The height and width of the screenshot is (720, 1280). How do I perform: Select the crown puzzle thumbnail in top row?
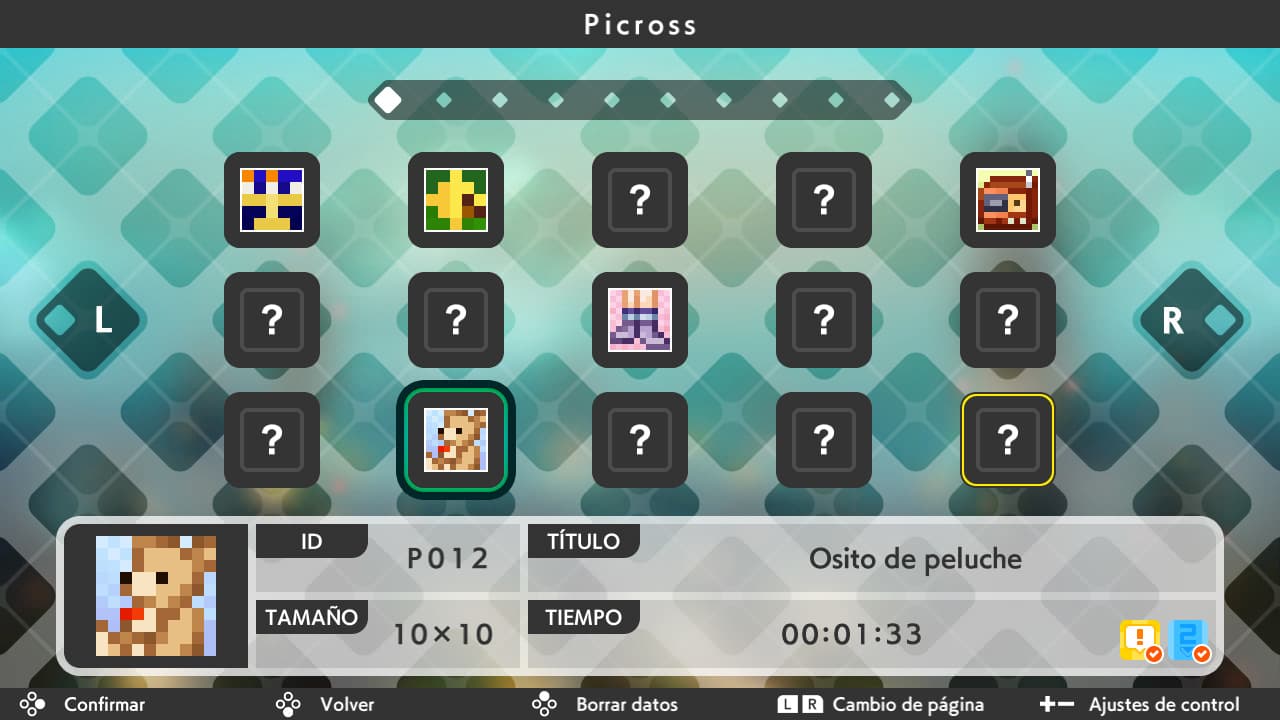271,200
